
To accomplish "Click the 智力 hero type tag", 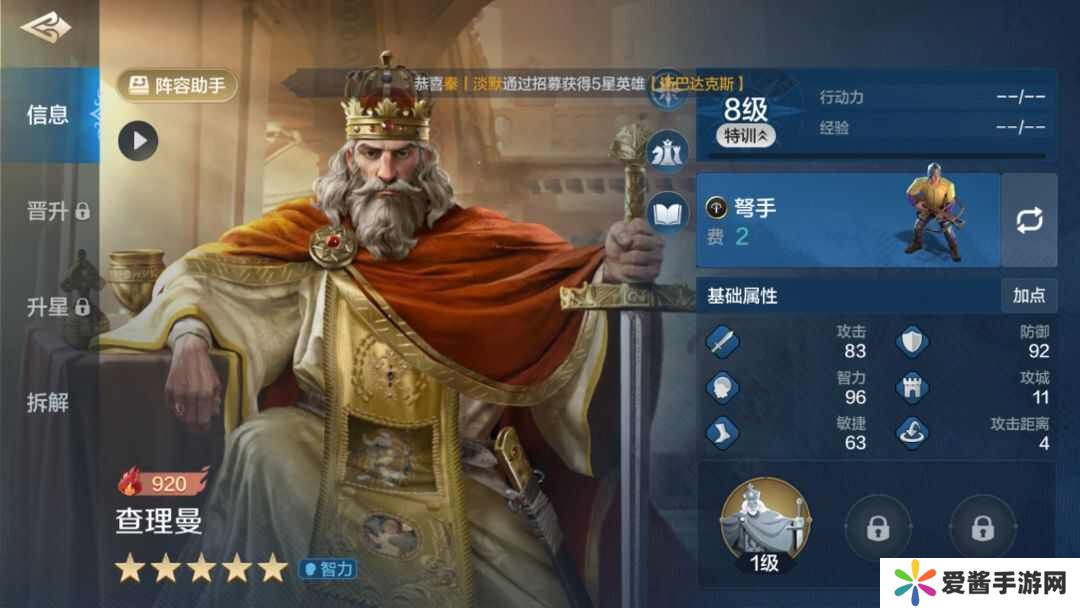I will click(x=327, y=569).
